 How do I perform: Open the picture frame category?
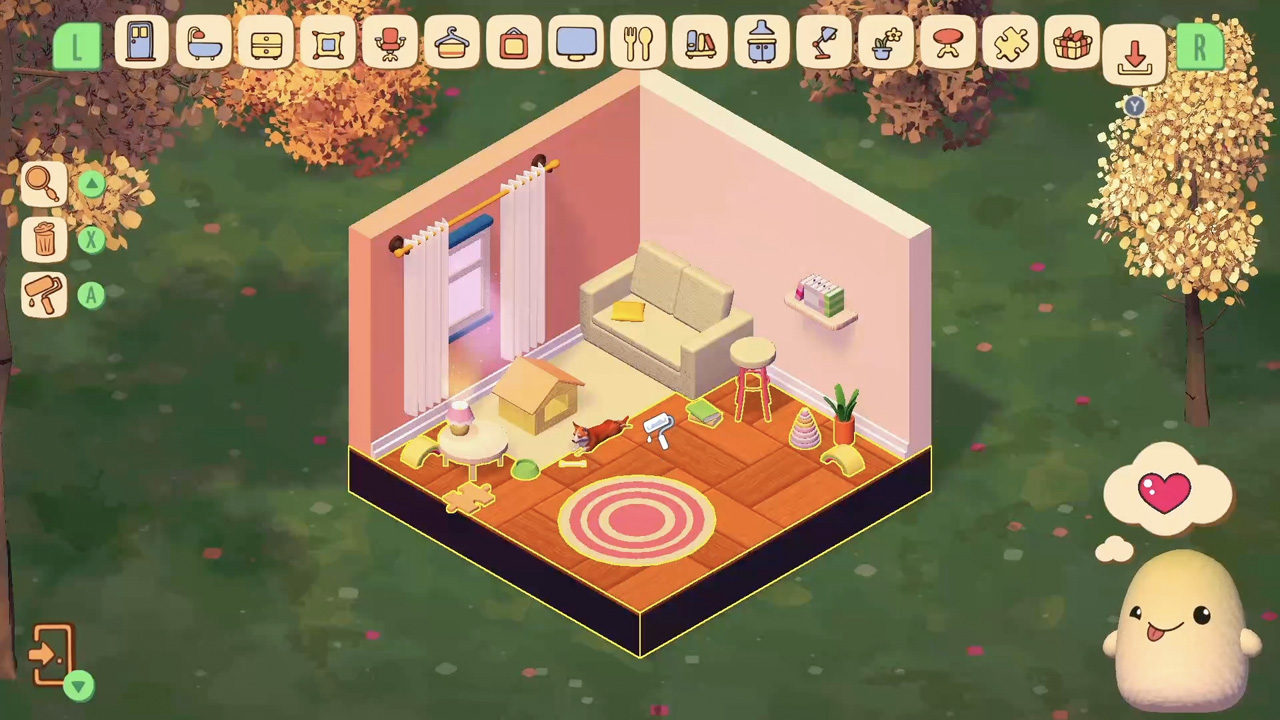(x=328, y=43)
